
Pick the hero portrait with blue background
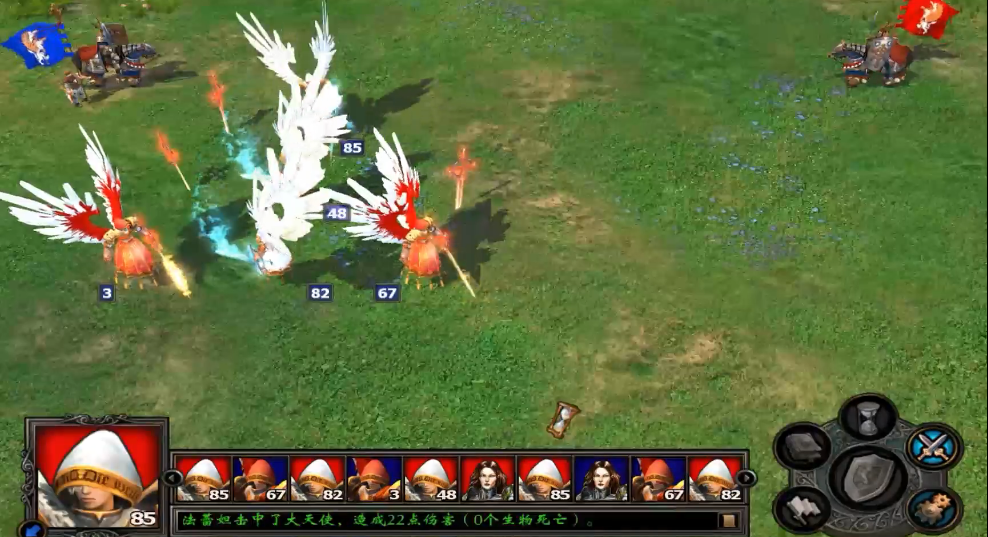point(602,478)
